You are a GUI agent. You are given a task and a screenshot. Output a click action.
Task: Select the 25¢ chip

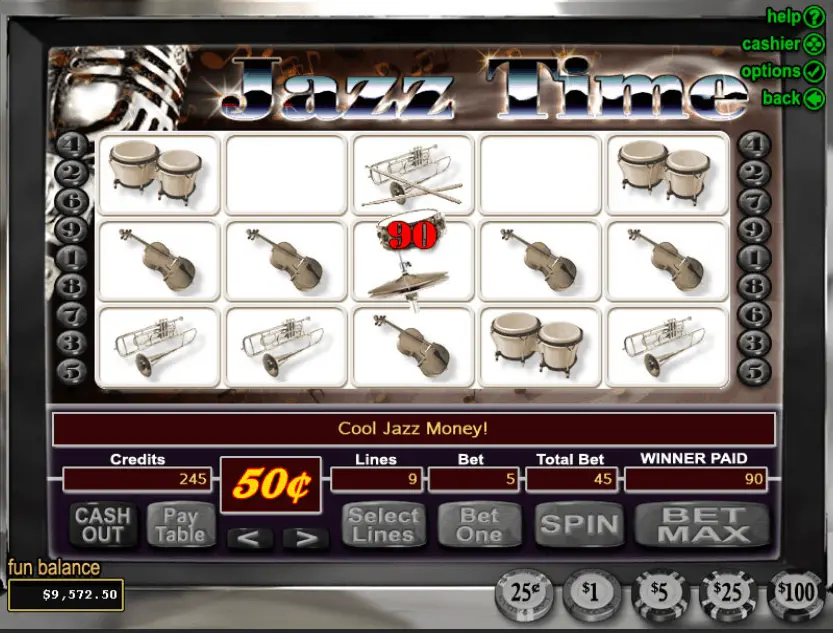tap(523, 594)
